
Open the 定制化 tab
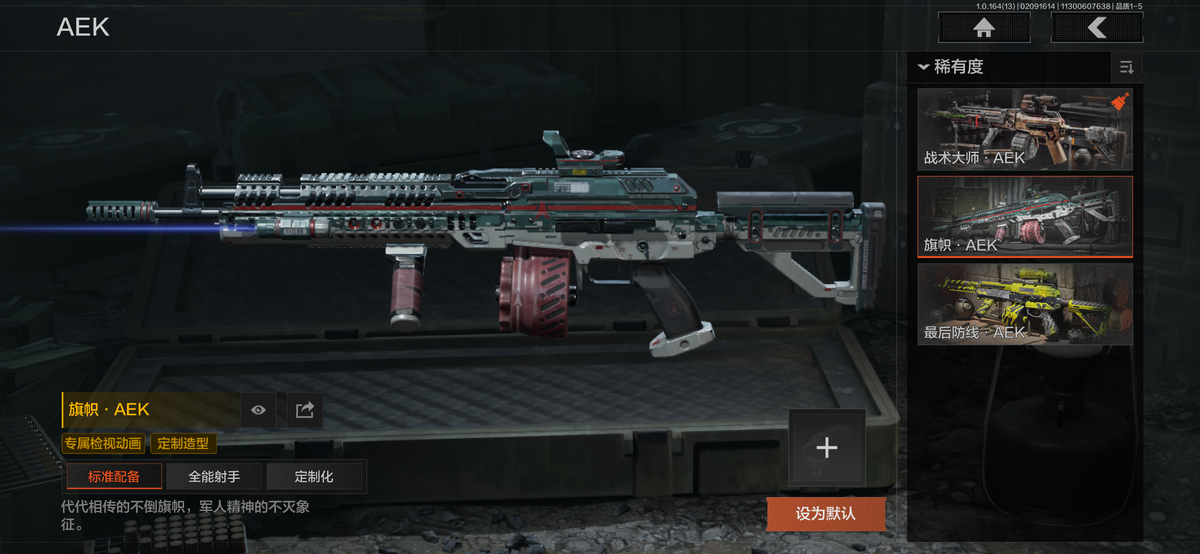click(314, 476)
